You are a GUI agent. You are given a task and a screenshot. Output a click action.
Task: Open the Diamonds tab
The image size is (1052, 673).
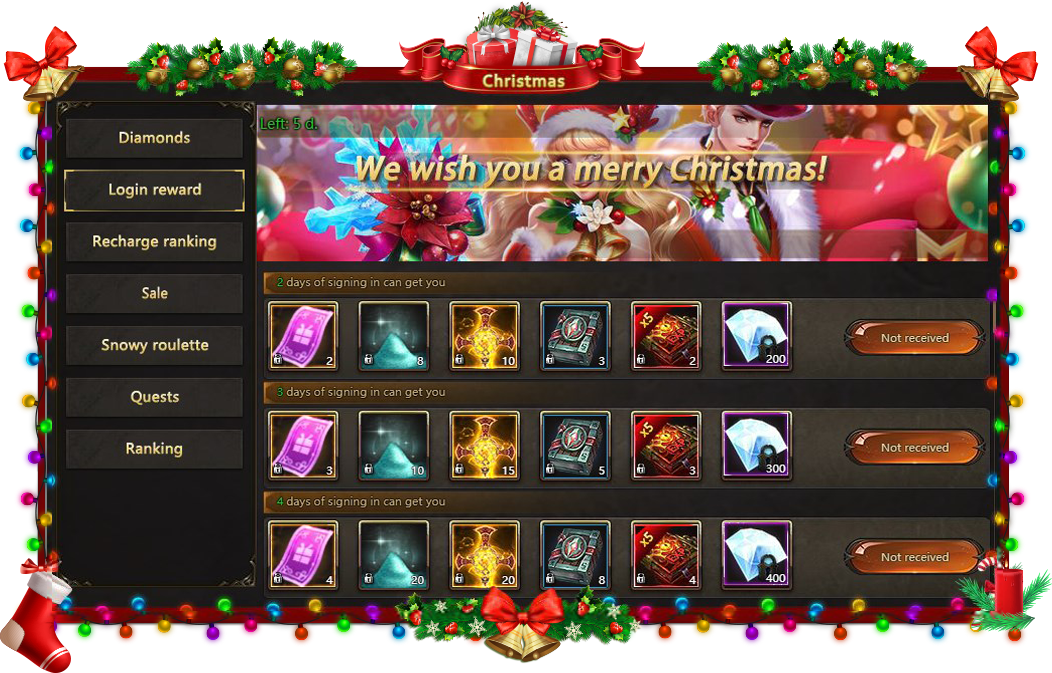(154, 138)
